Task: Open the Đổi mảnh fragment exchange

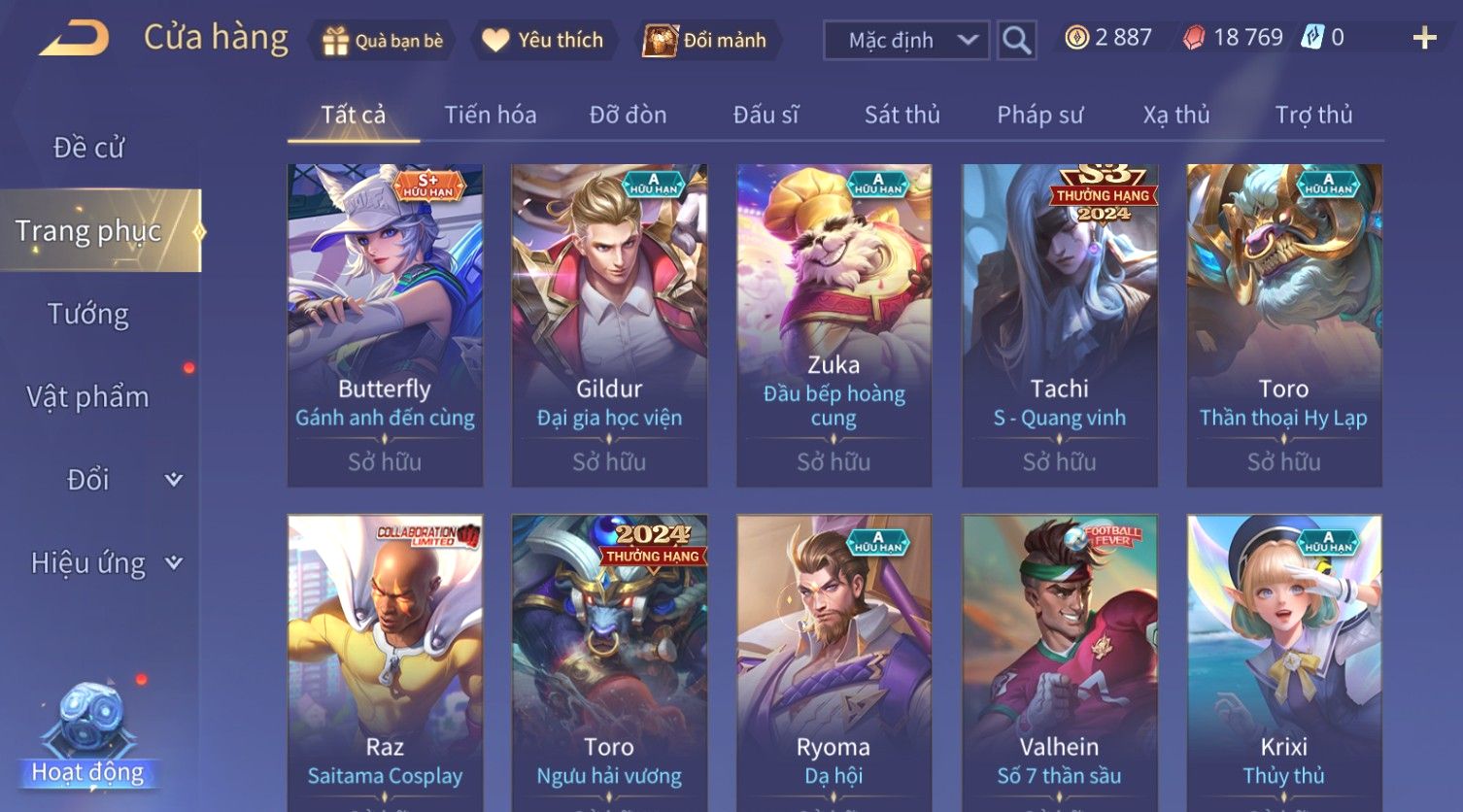Action: [x=706, y=41]
